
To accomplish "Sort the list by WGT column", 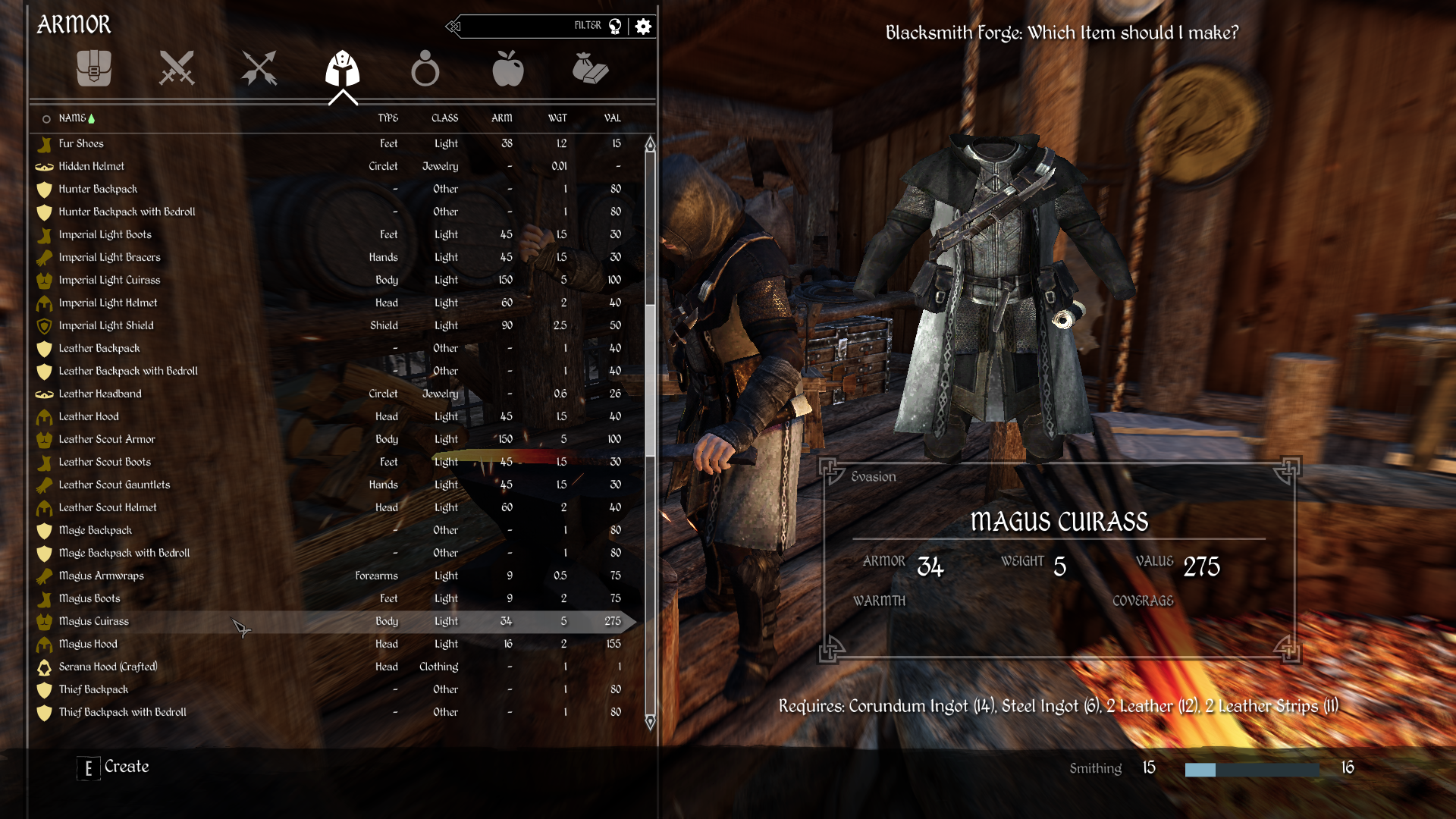I will (558, 118).
